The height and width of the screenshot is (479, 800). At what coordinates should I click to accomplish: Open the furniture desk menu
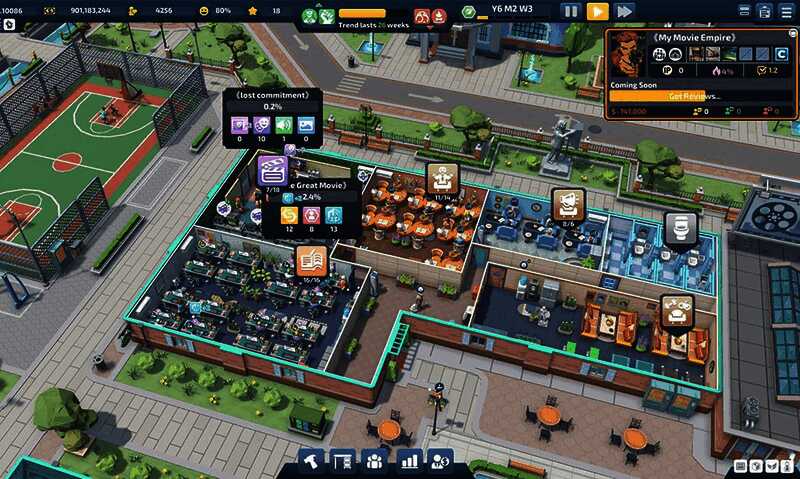[x=343, y=461]
